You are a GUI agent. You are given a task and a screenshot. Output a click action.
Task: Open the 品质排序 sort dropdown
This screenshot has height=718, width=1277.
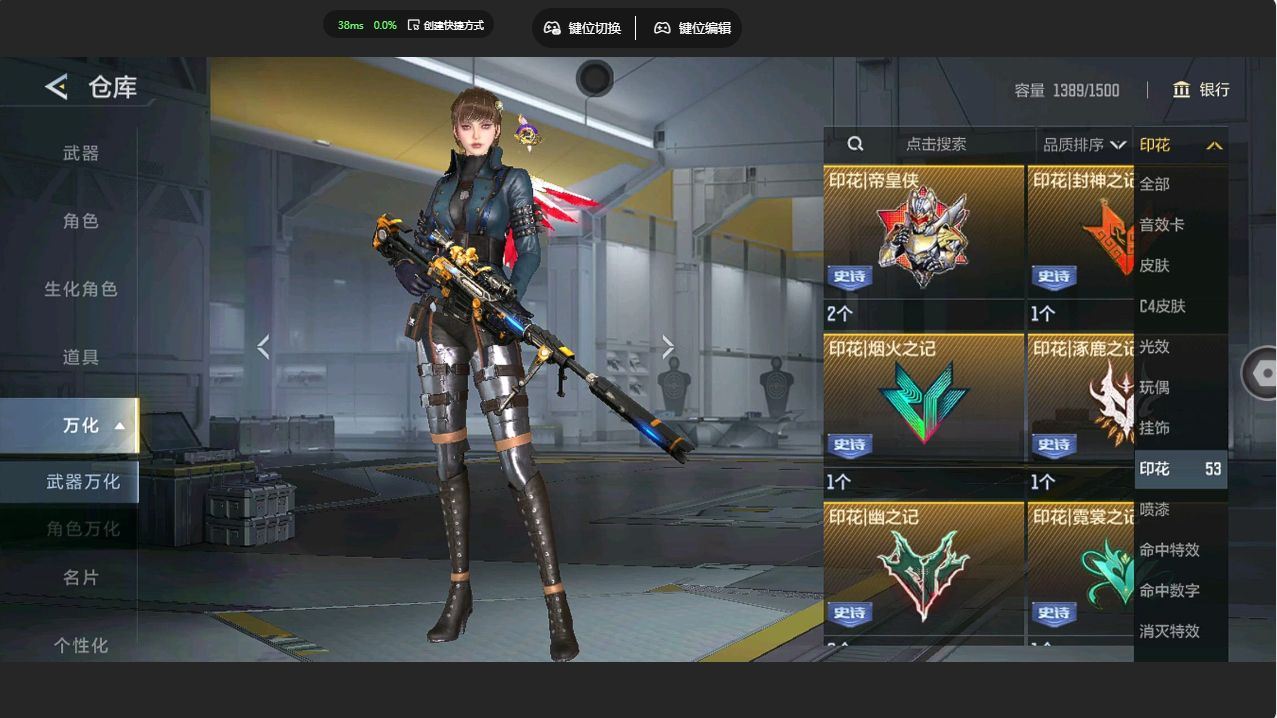1084,144
